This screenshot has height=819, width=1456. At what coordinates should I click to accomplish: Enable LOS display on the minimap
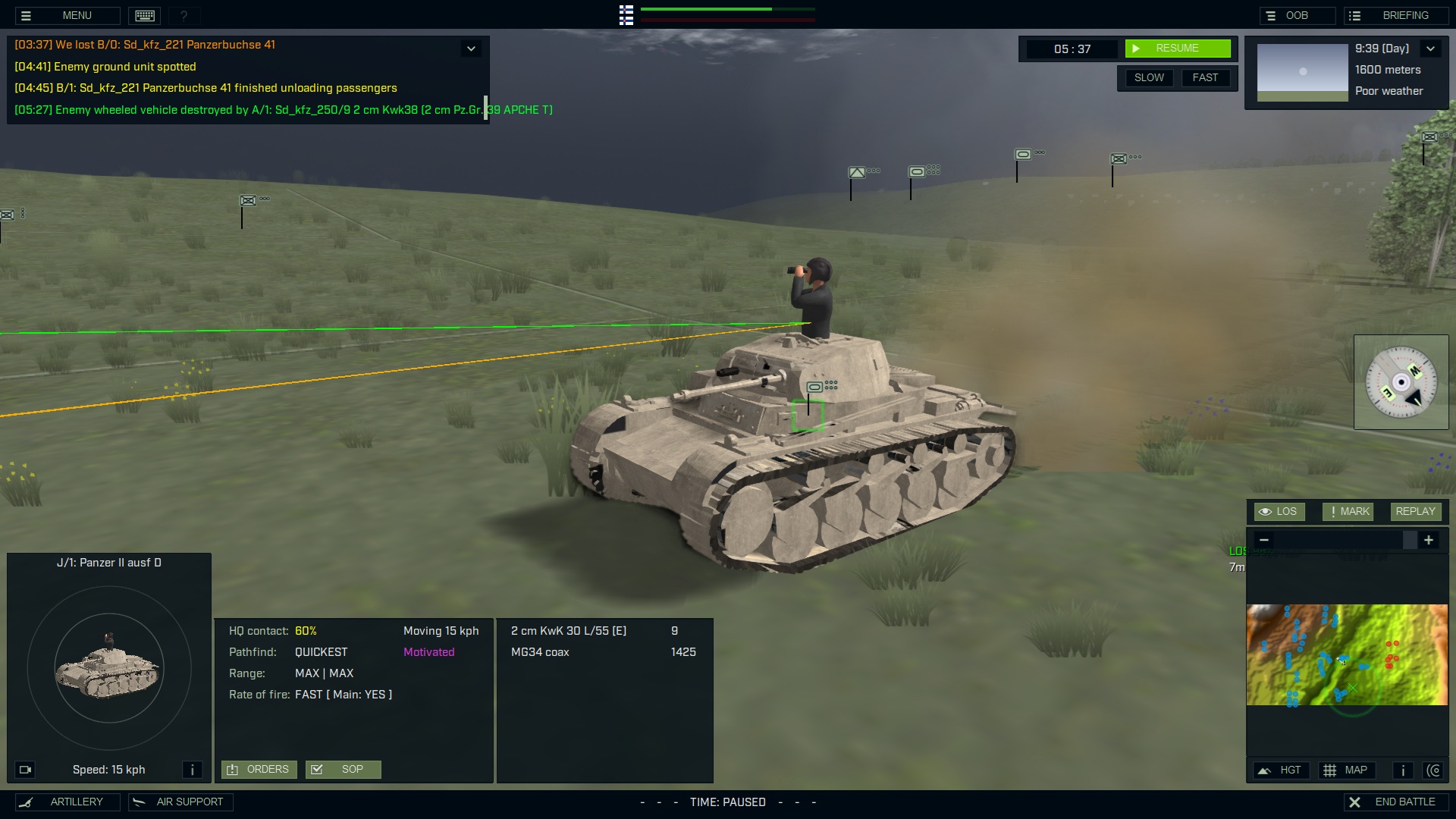1279,511
